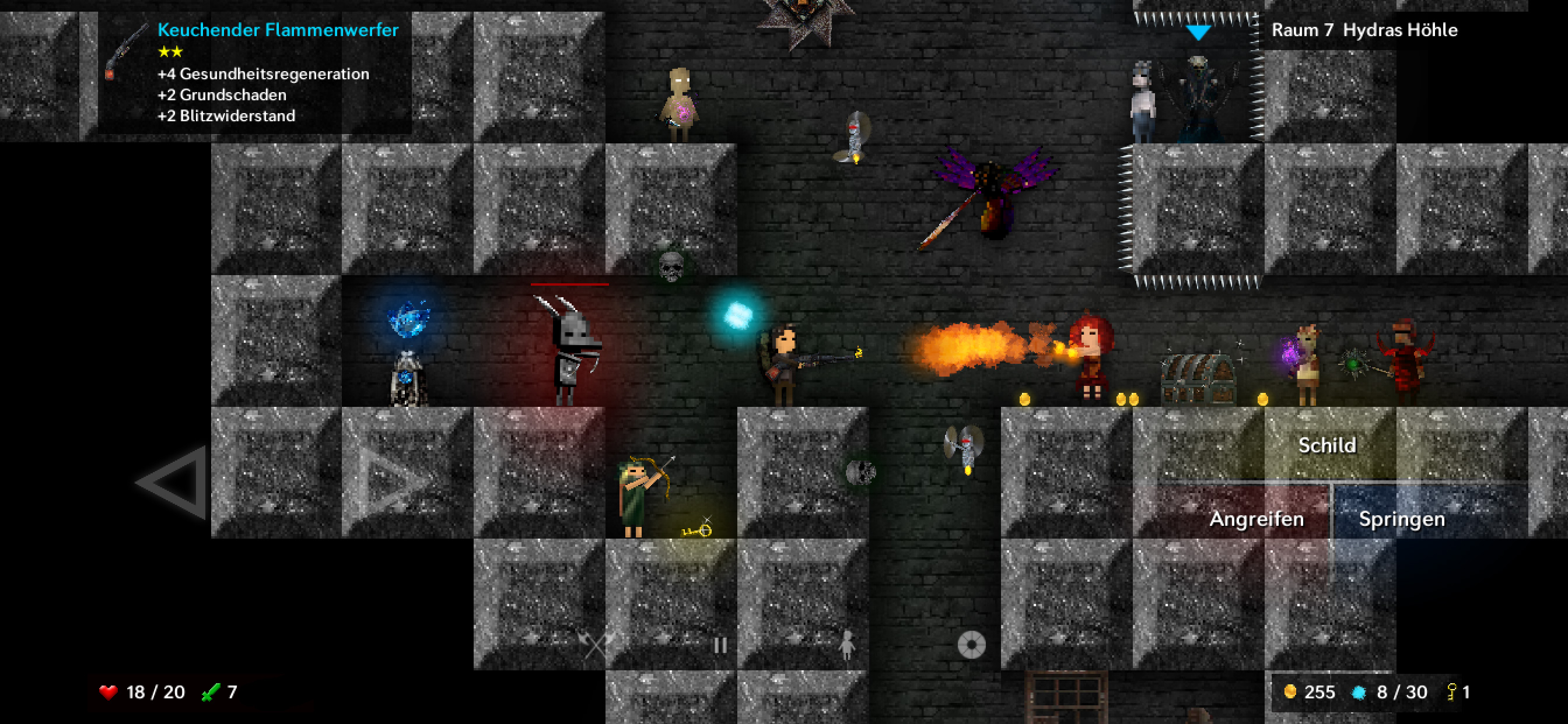
Task: Open the character figure icon
Action: pos(846,645)
